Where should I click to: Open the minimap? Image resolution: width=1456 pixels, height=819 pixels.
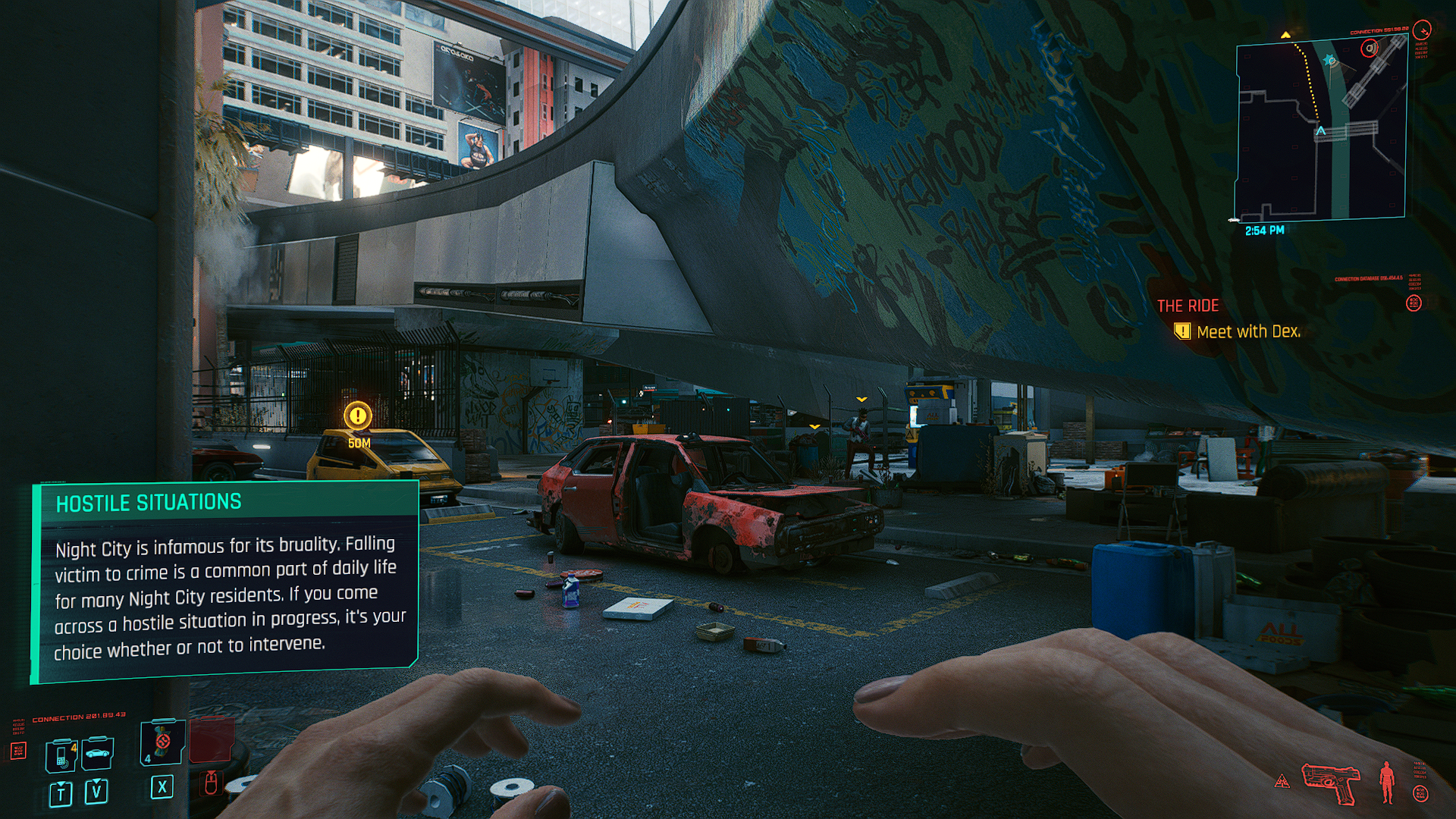click(x=1321, y=127)
